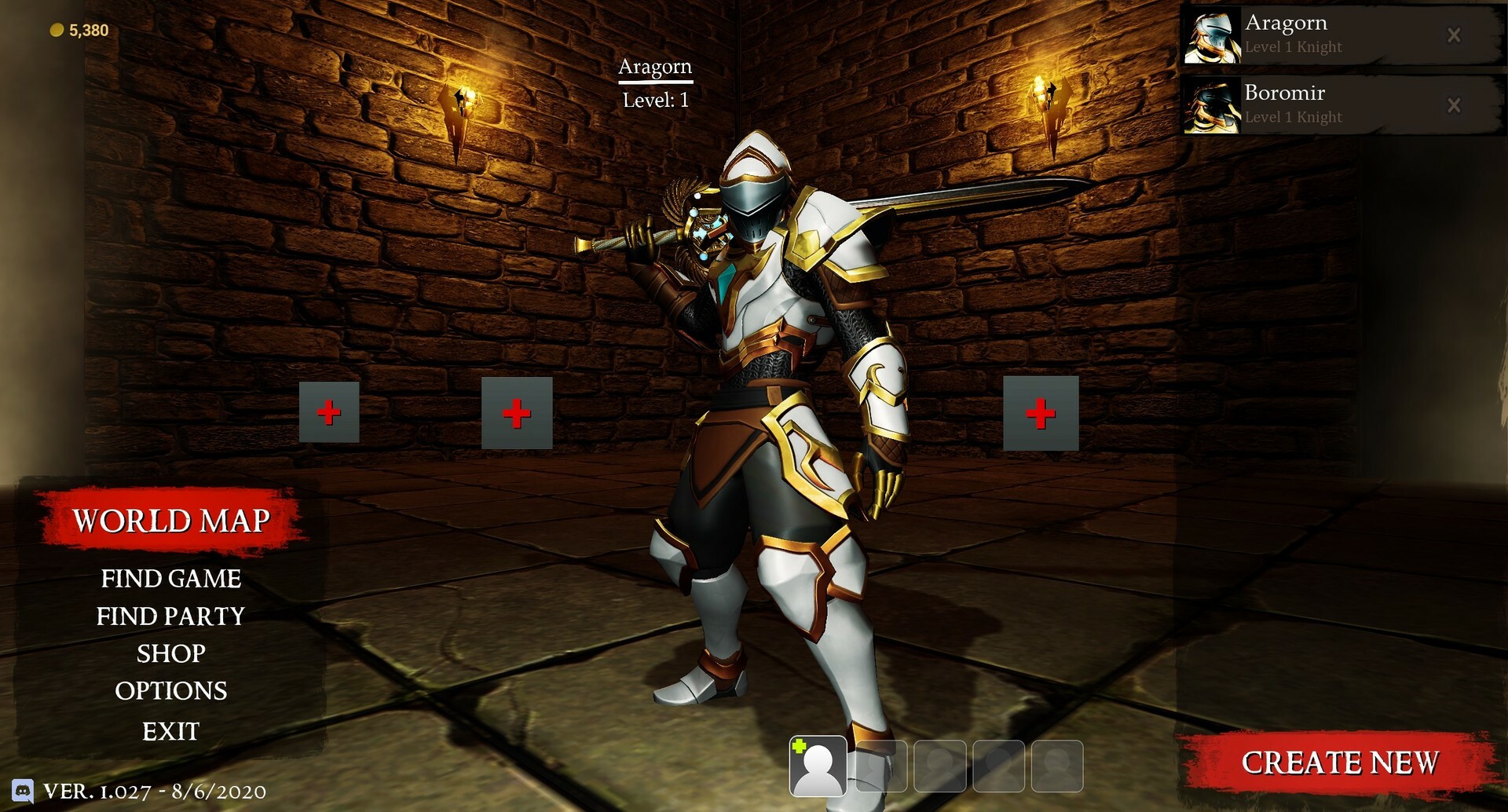Click the FIND GAME option
This screenshot has height=812, width=1508.
coord(170,579)
